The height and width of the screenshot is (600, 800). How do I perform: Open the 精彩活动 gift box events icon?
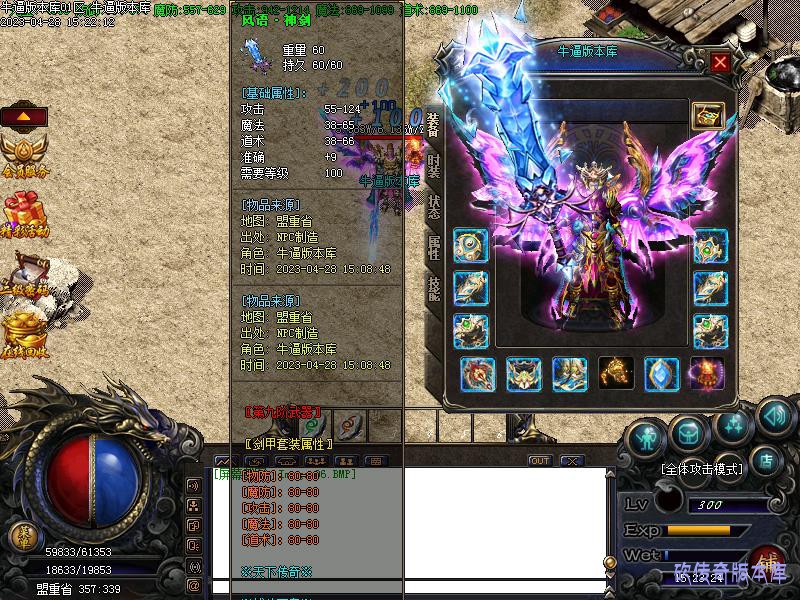click(x=24, y=214)
